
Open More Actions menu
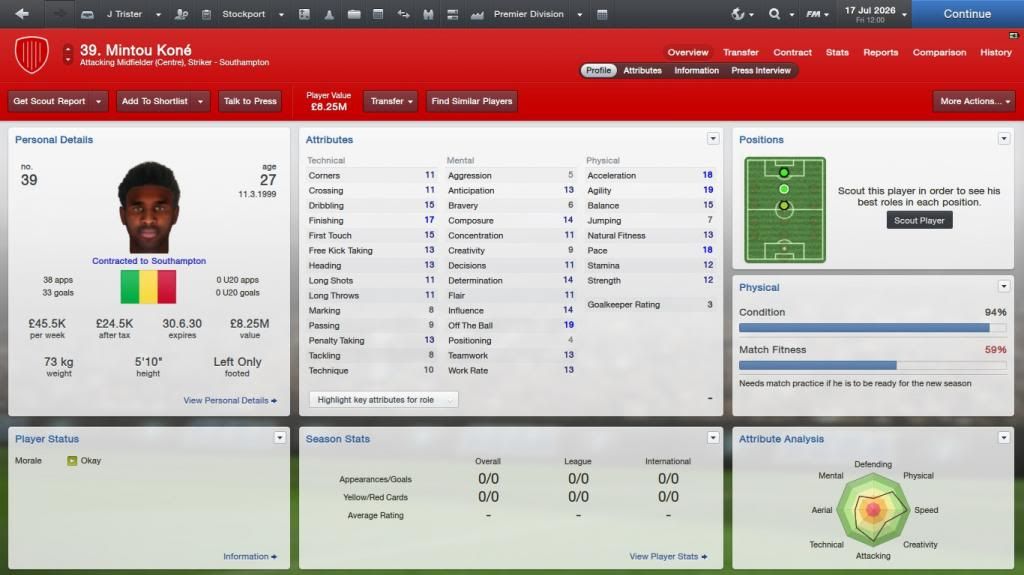(x=973, y=101)
